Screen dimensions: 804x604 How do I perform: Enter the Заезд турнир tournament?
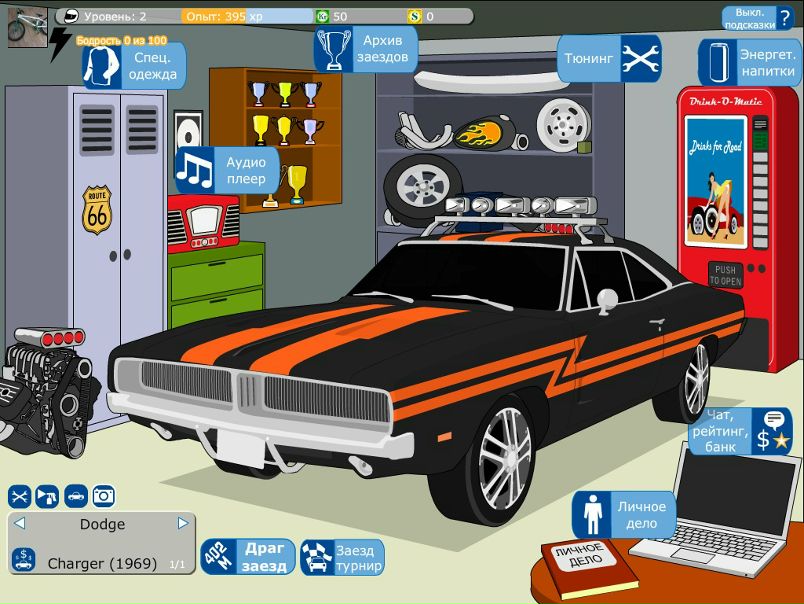click(343, 558)
